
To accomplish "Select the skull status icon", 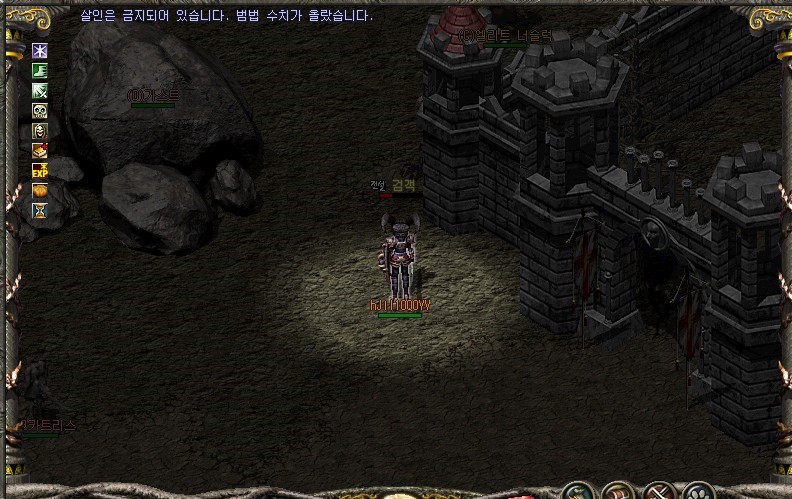I will [40, 110].
